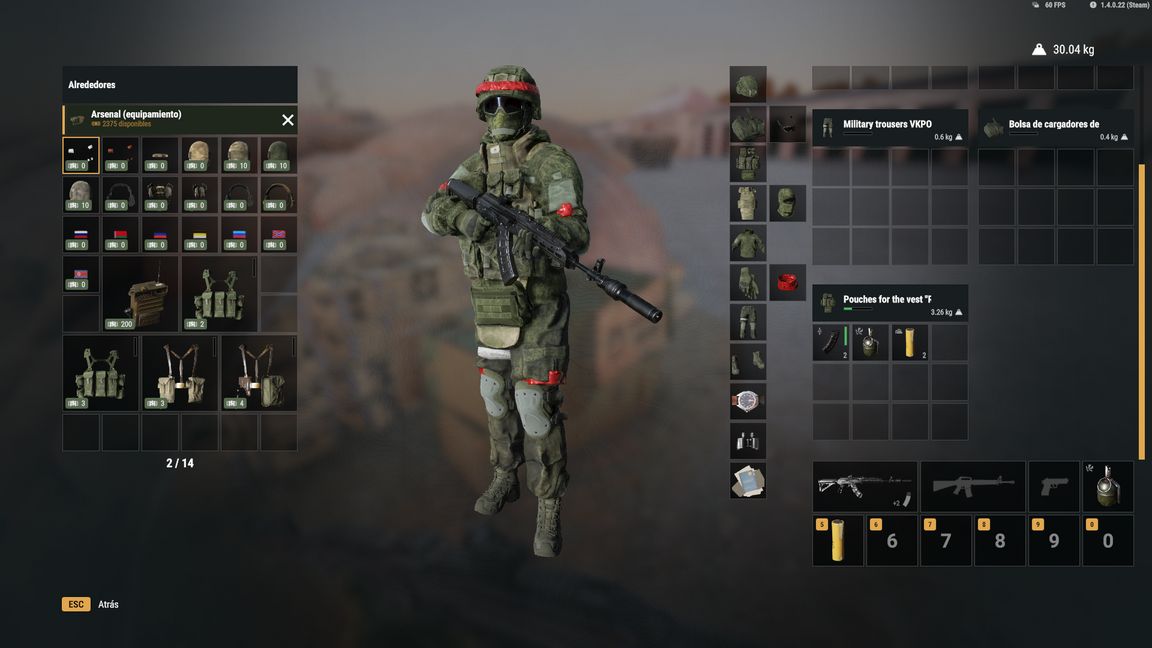This screenshot has width=1152, height=648.
Task: Click the equipped wristwatch slot
Action: (x=748, y=401)
